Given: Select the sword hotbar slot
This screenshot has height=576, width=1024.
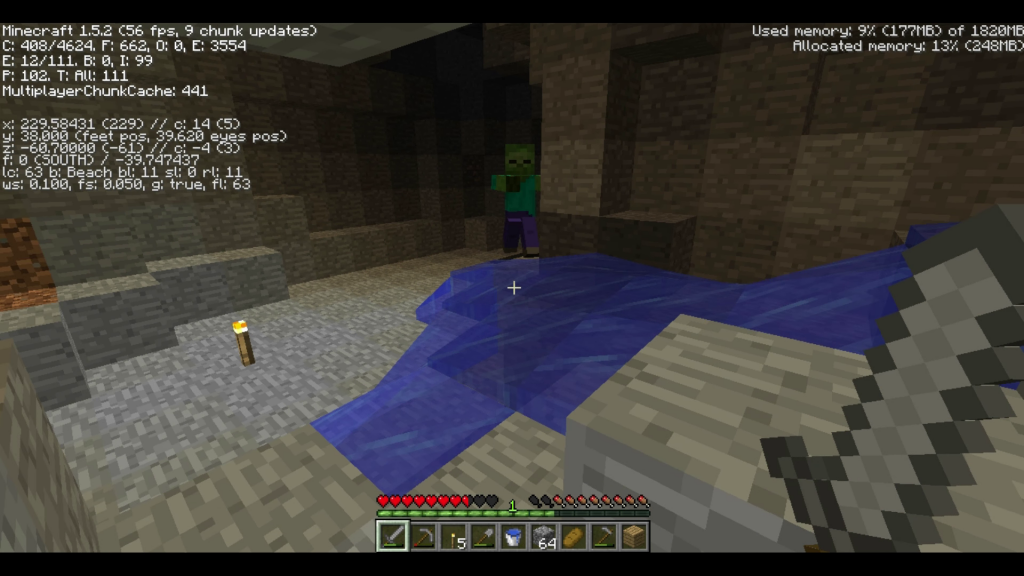Looking at the screenshot, I should pyautogui.click(x=392, y=537).
